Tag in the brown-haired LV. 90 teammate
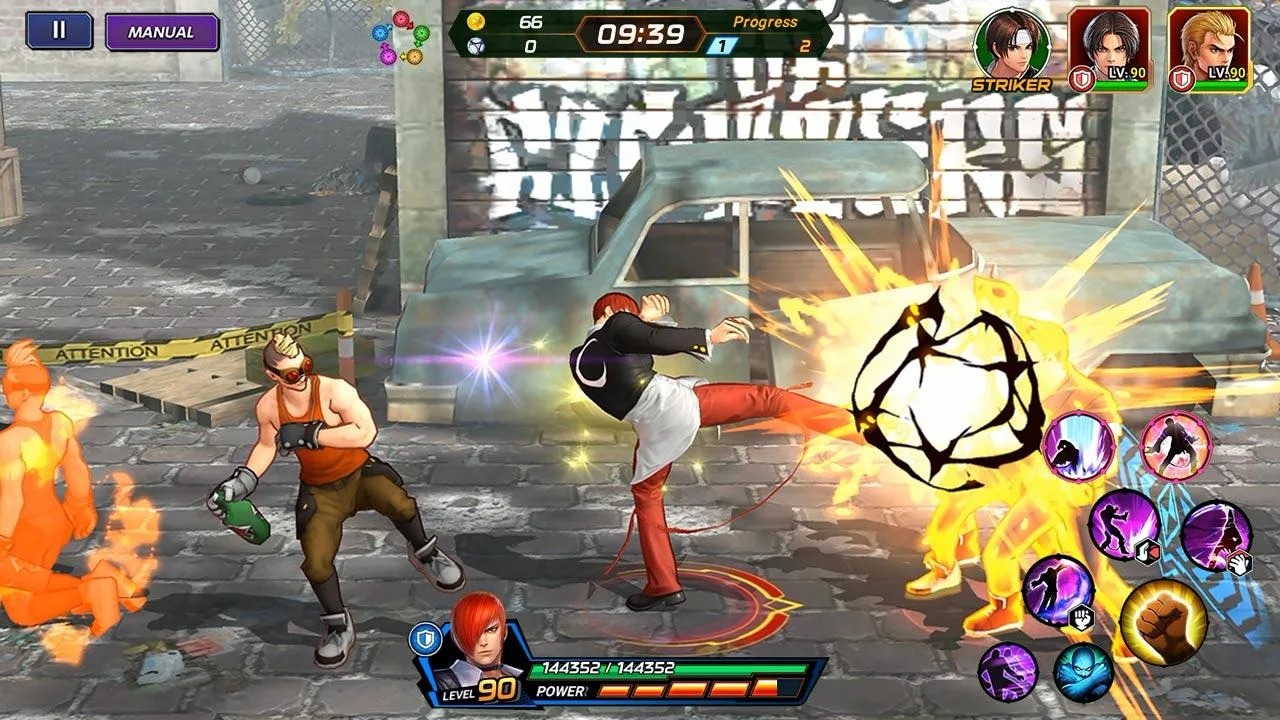 tap(1109, 47)
